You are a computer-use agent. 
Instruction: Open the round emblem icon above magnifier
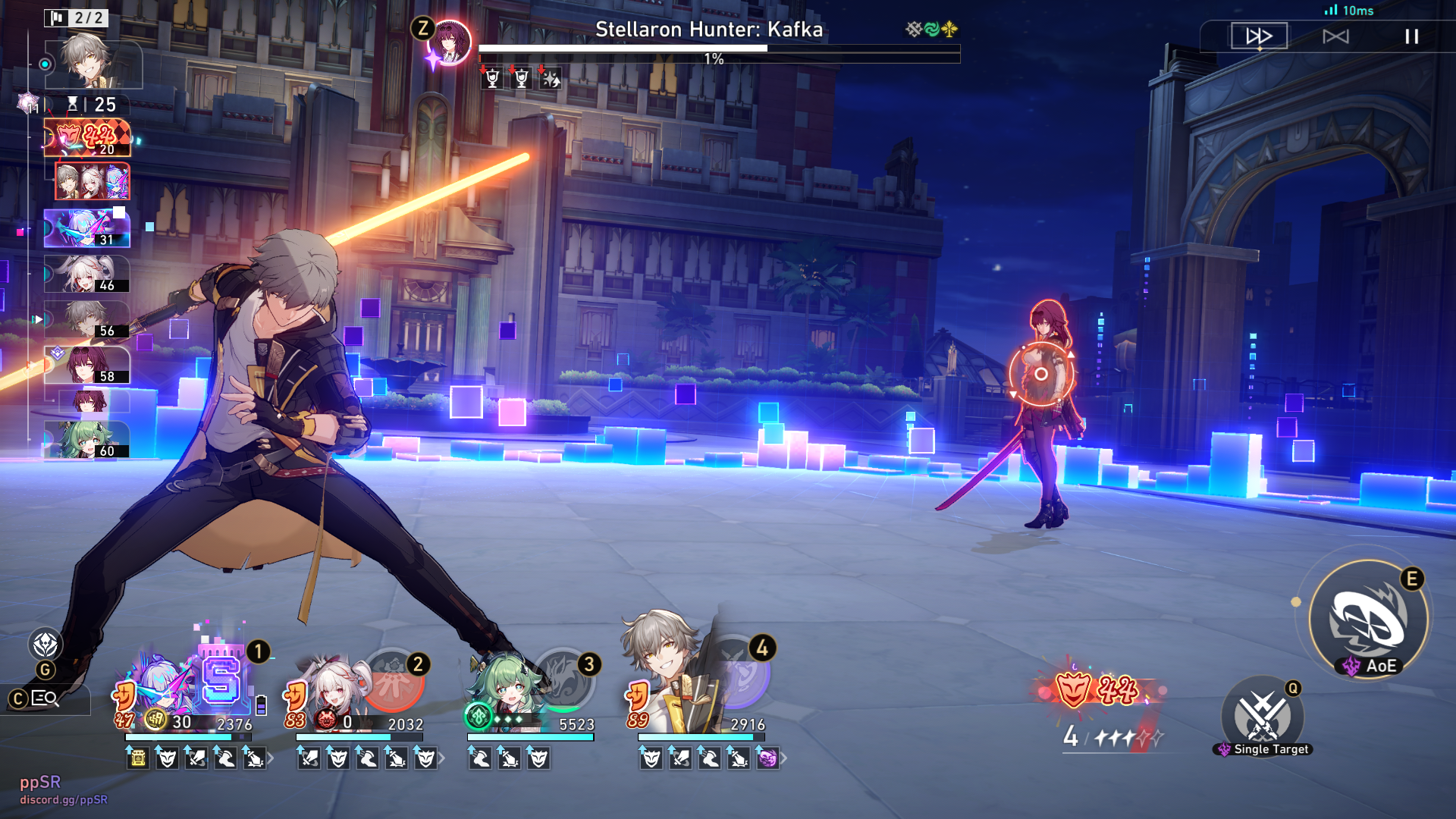click(x=45, y=645)
